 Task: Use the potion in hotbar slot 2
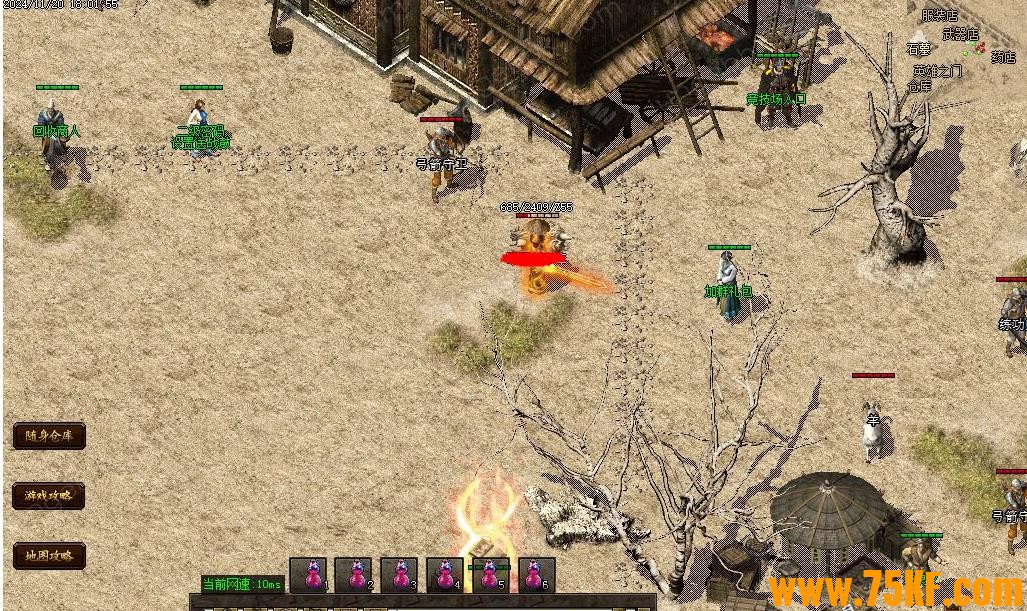tap(354, 575)
